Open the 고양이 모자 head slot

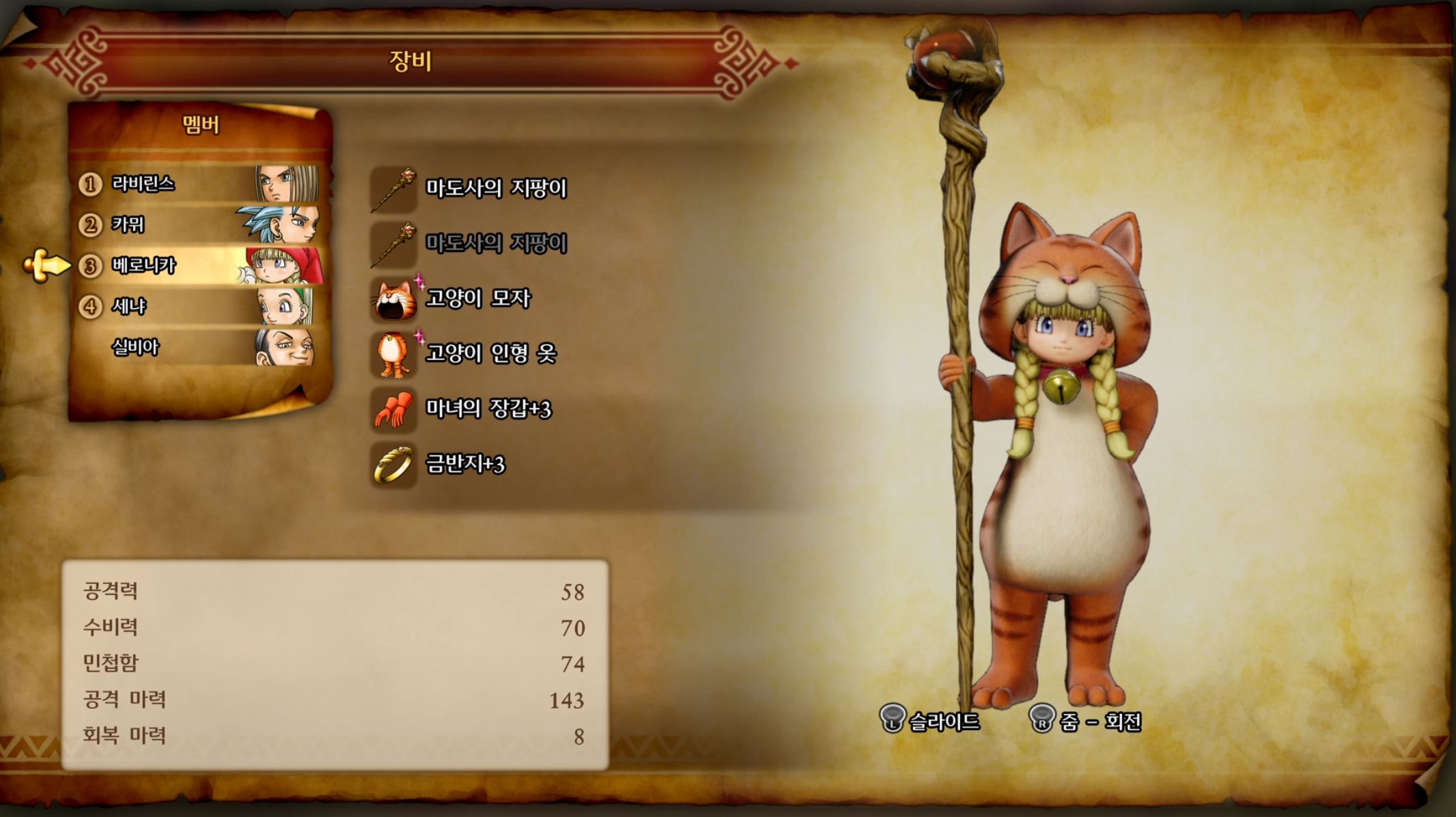click(x=477, y=299)
